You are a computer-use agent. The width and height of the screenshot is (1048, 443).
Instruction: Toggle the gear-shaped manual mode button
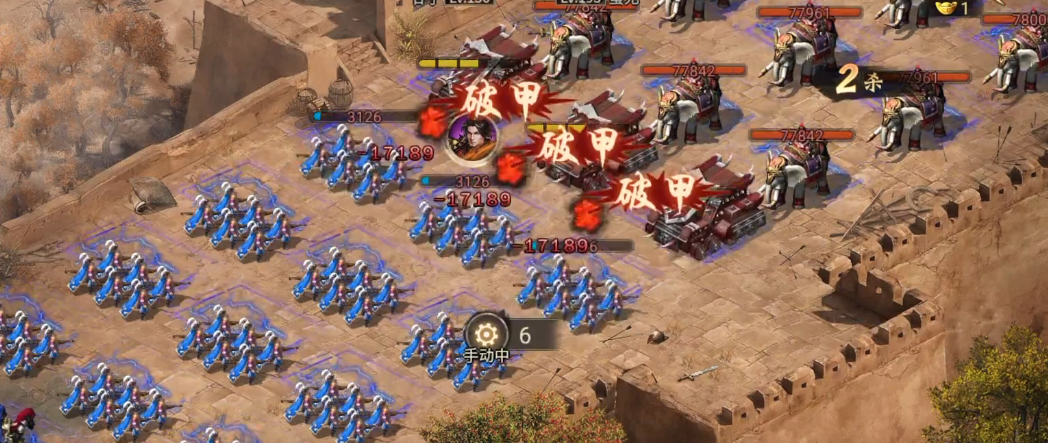click(x=487, y=334)
